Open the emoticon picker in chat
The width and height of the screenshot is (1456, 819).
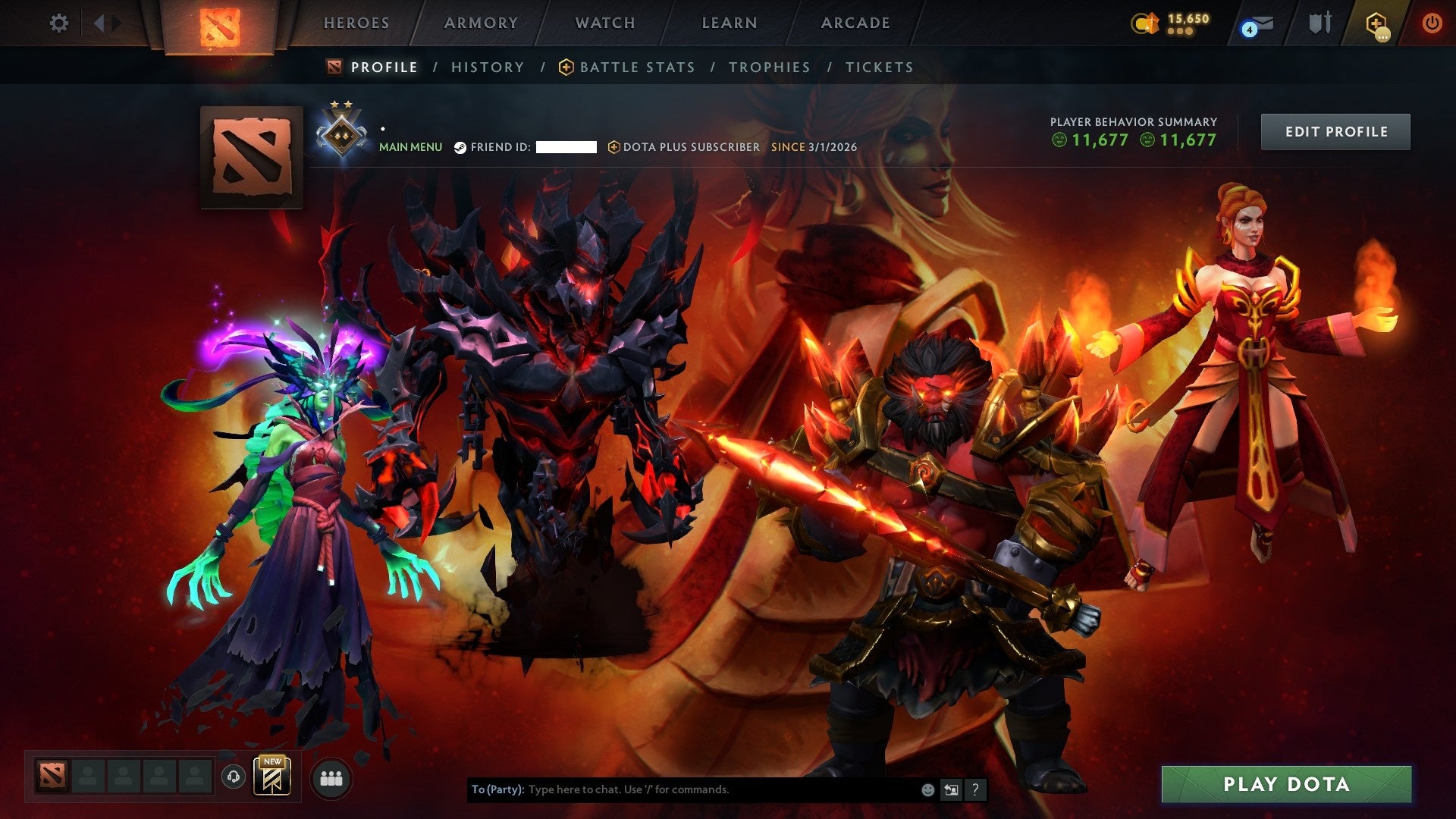(928, 789)
